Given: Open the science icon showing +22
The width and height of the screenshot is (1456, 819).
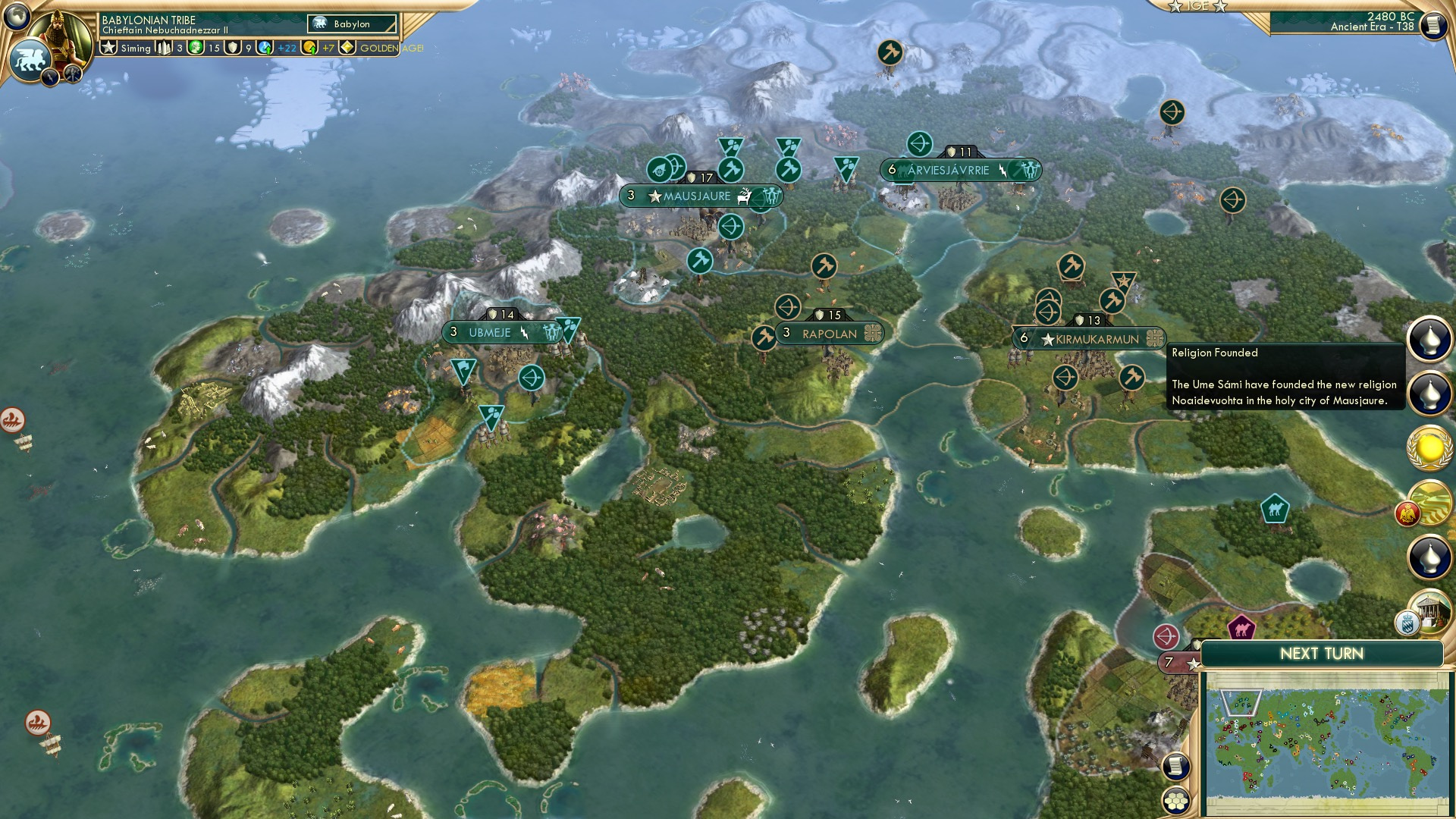Looking at the screenshot, I should (264, 48).
